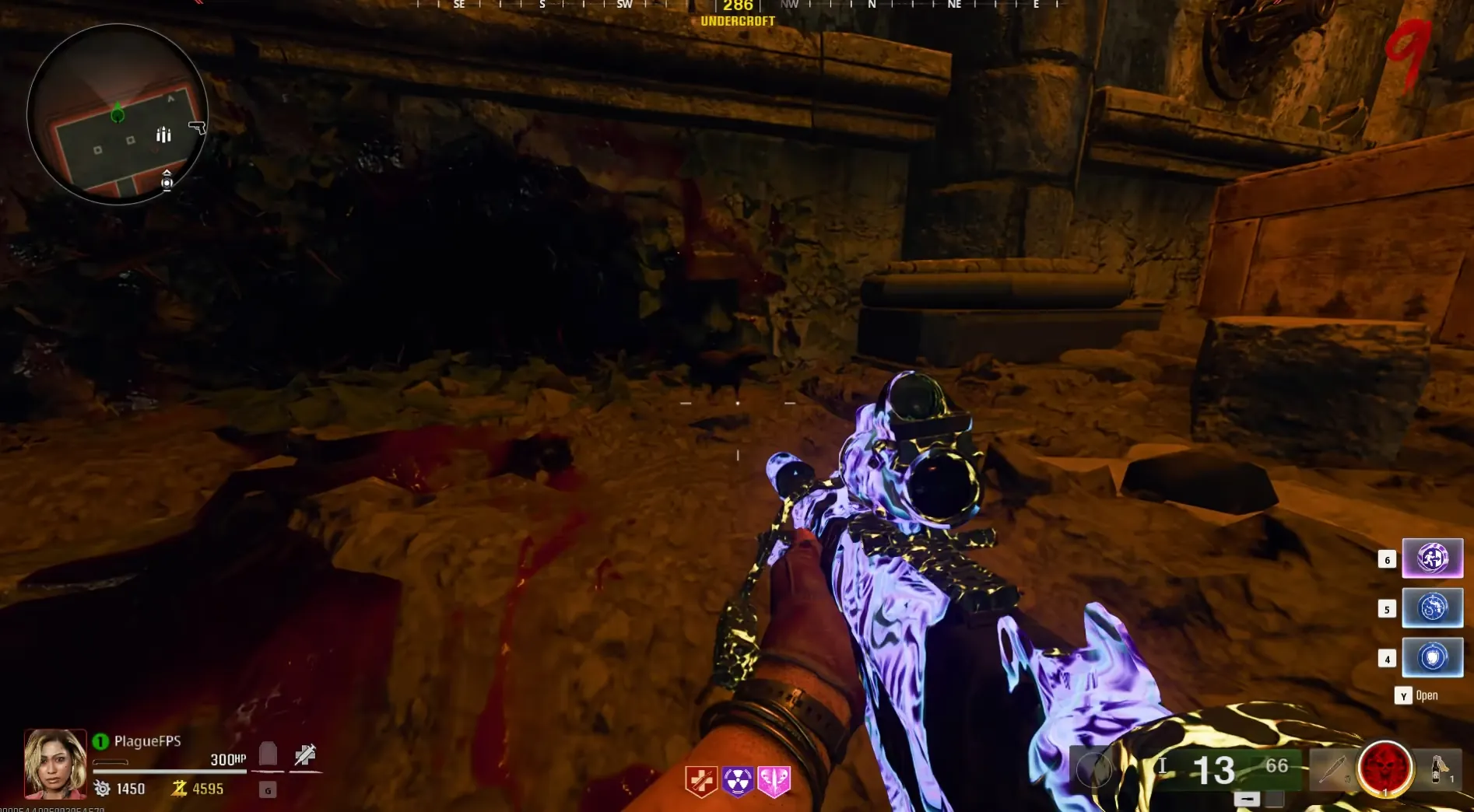Click the purple radiation-symbol perk icon
This screenshot has height=812, width=1474.
pyautogui.click(x=737, y=781)
